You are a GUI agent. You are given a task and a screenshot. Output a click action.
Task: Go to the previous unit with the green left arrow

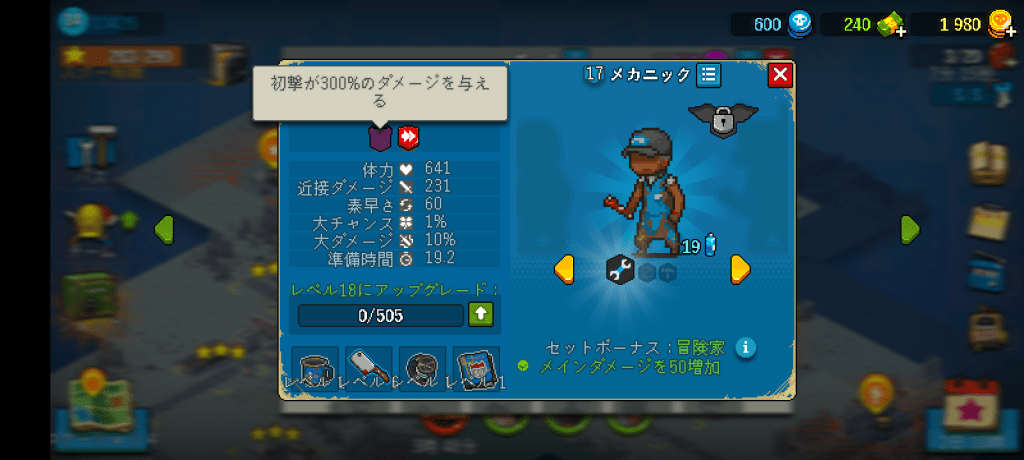[x=163, y=229]
